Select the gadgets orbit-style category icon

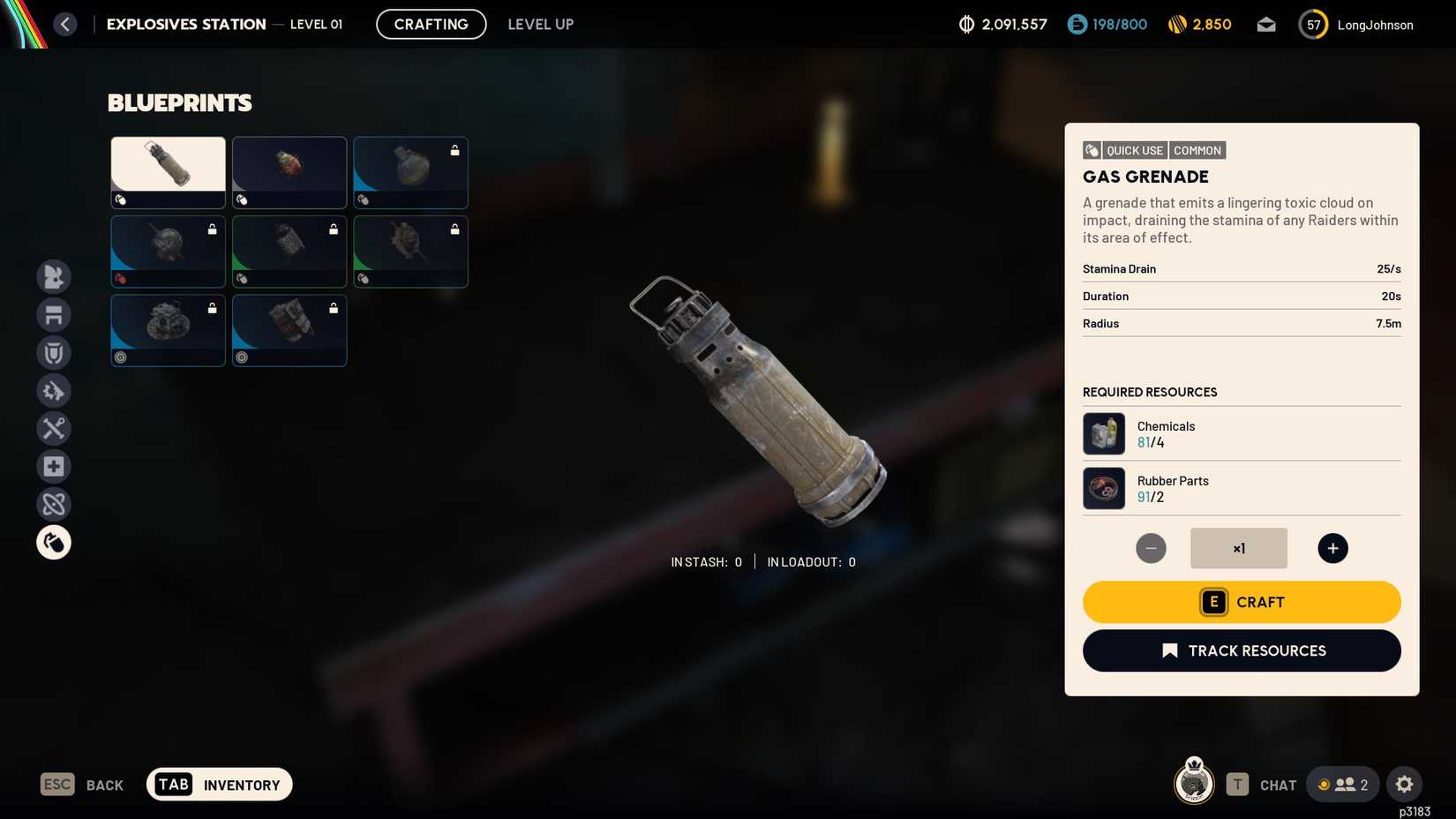[54, 504]
